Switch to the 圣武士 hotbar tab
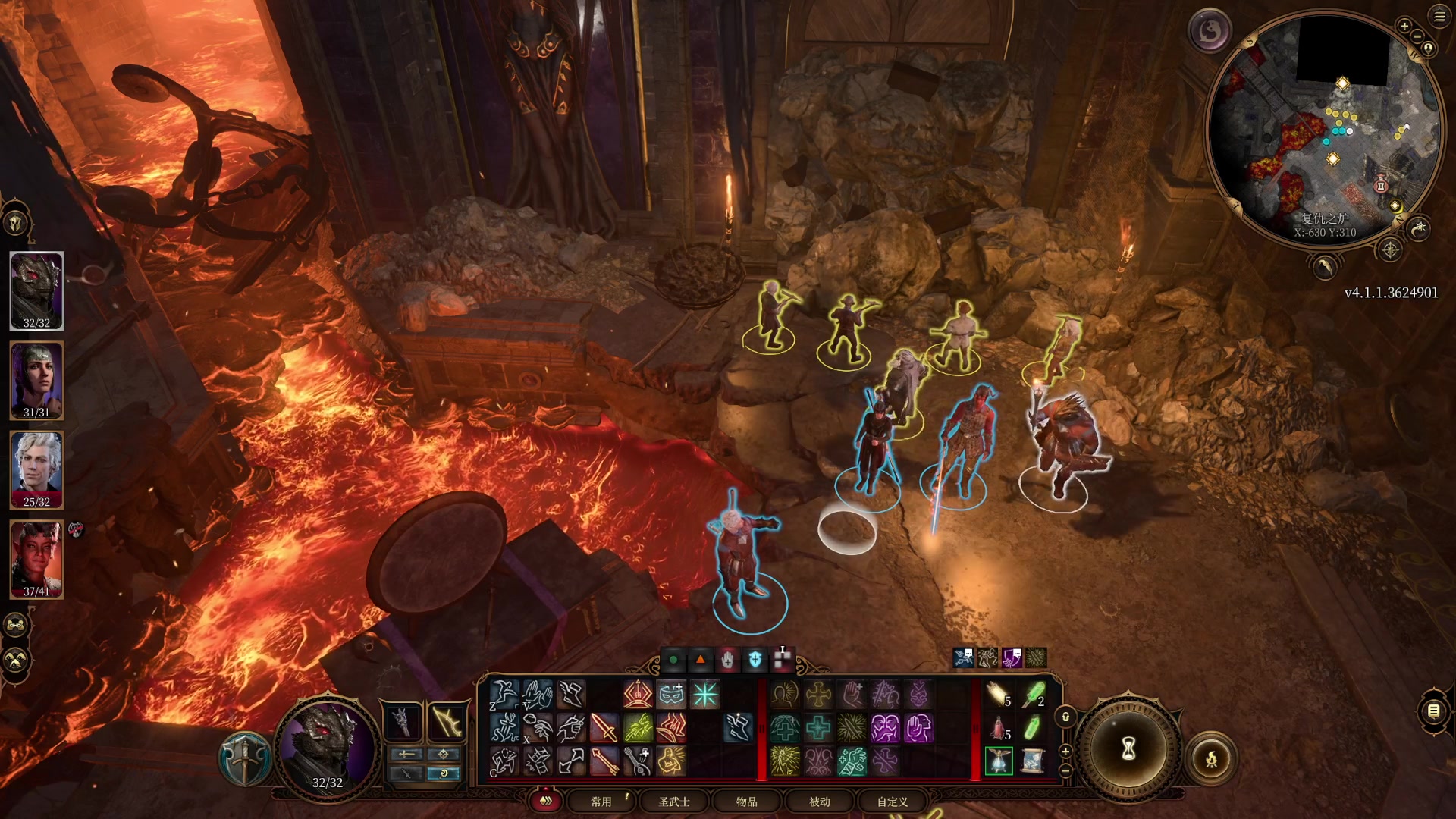 (673, 802)
